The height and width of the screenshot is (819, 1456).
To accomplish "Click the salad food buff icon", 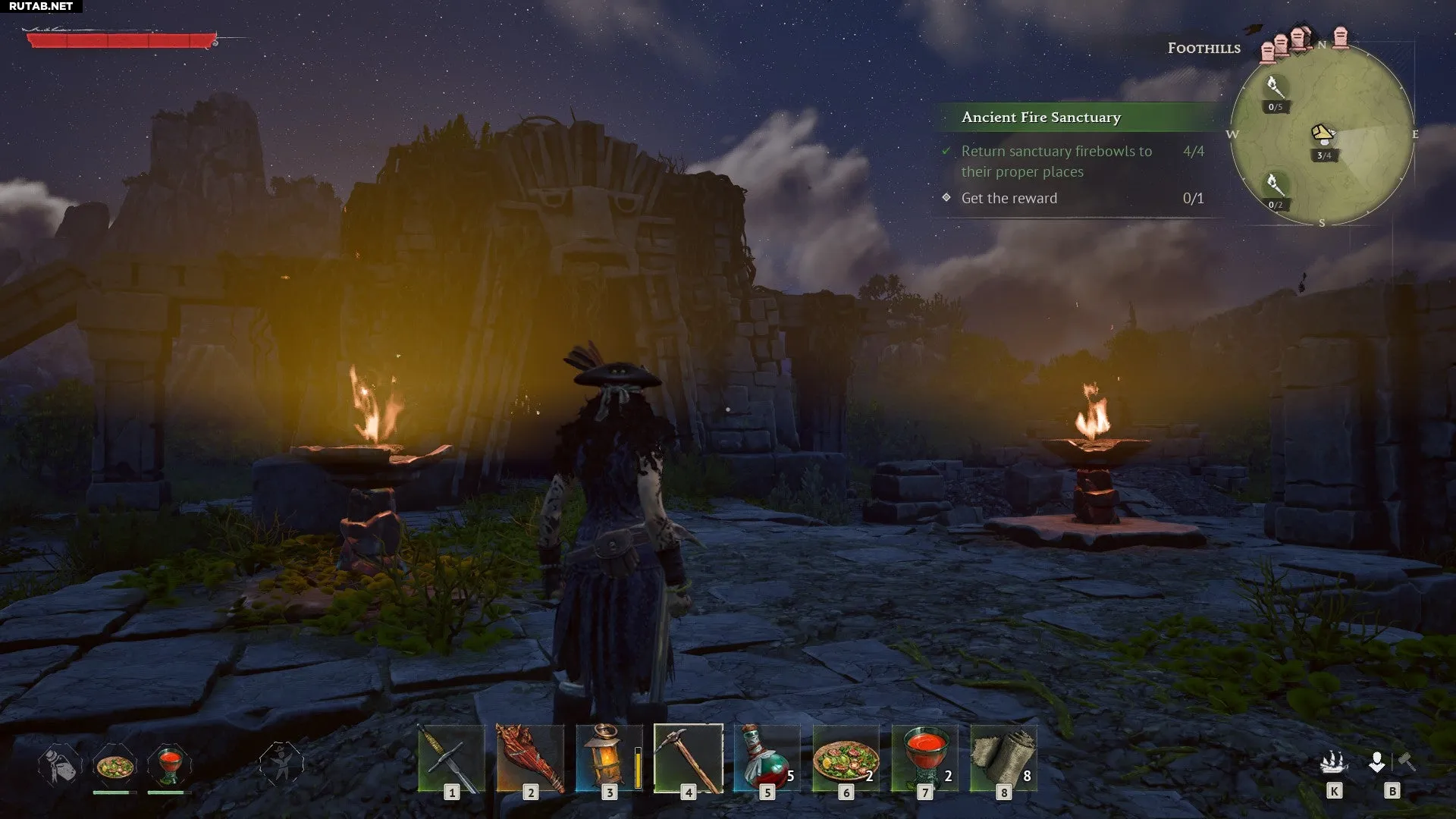I will [x=115, y=766].
